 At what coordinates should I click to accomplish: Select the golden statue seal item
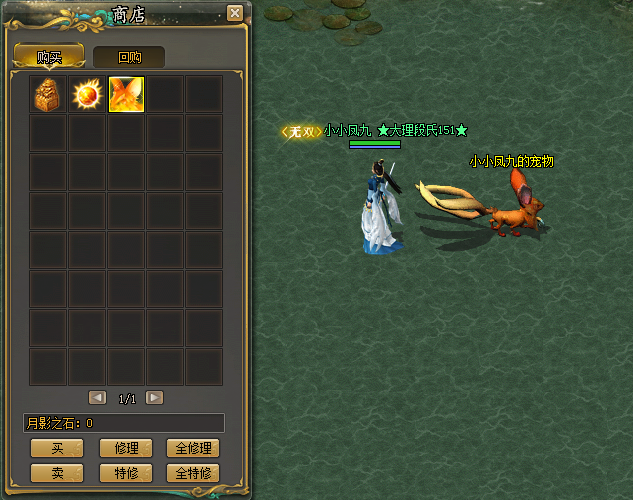click(48, 94)
